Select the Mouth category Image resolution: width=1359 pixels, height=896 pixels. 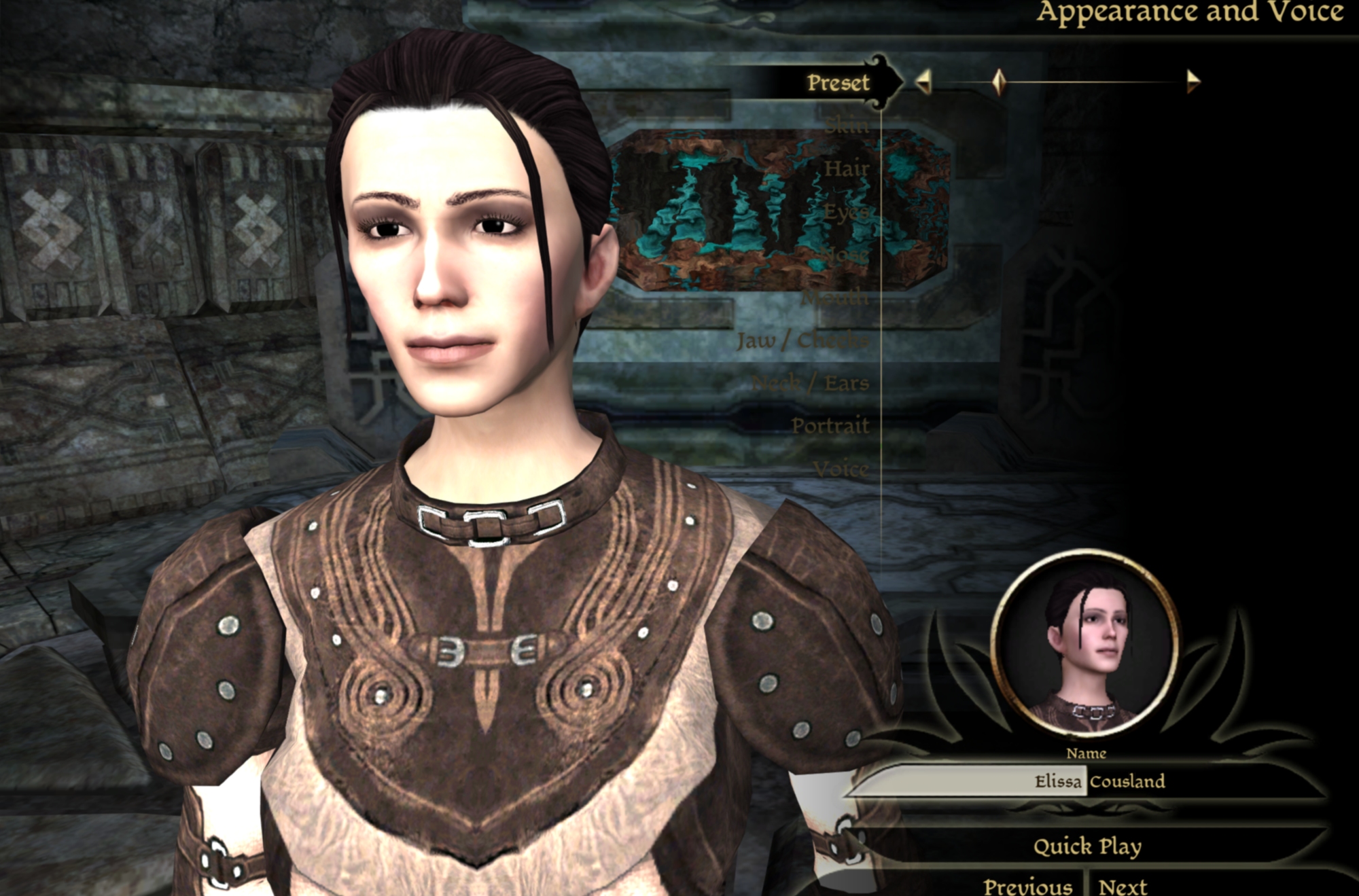tap(835, 298)
